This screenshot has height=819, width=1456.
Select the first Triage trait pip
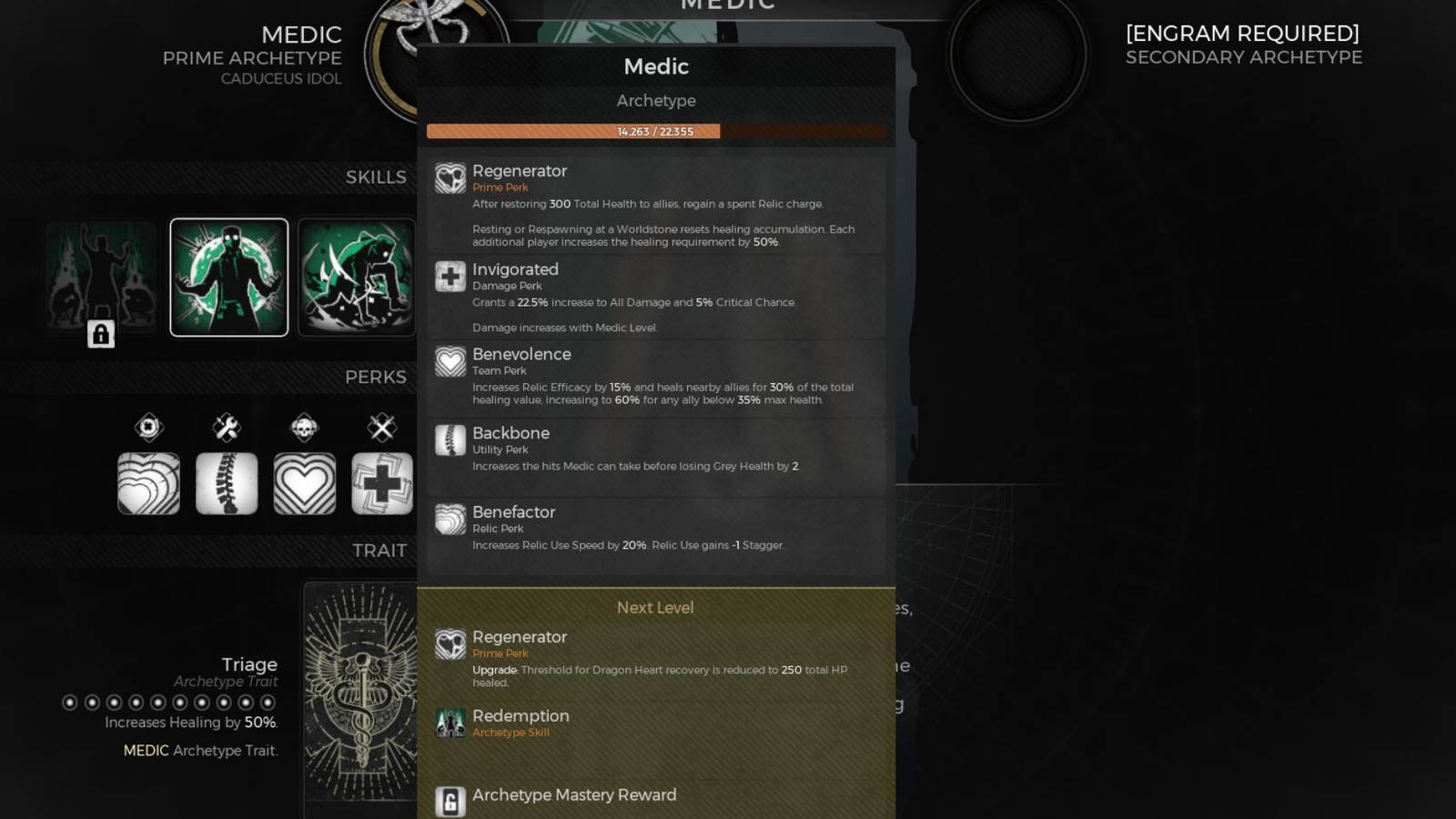coord(71,703)
